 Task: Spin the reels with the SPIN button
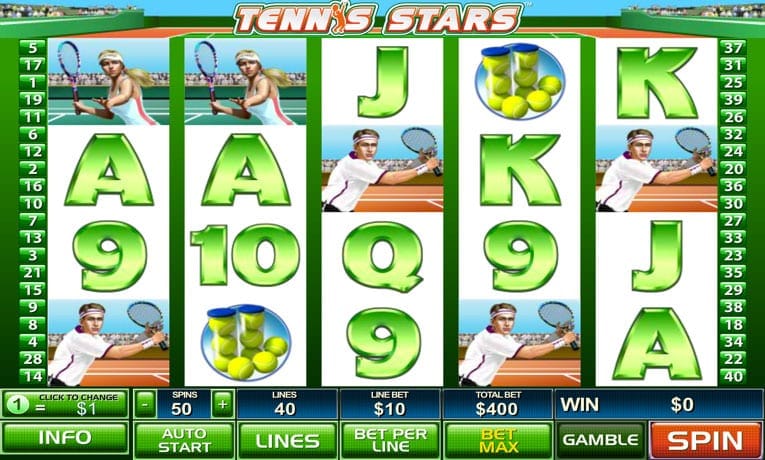[x=707, y=439]
